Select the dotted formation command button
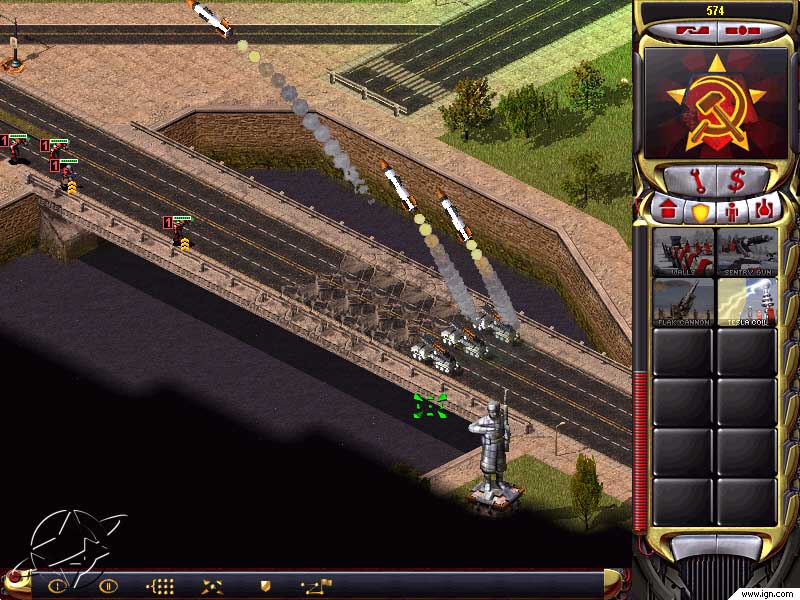Screen dimensions: 800x600 point(160,586)
